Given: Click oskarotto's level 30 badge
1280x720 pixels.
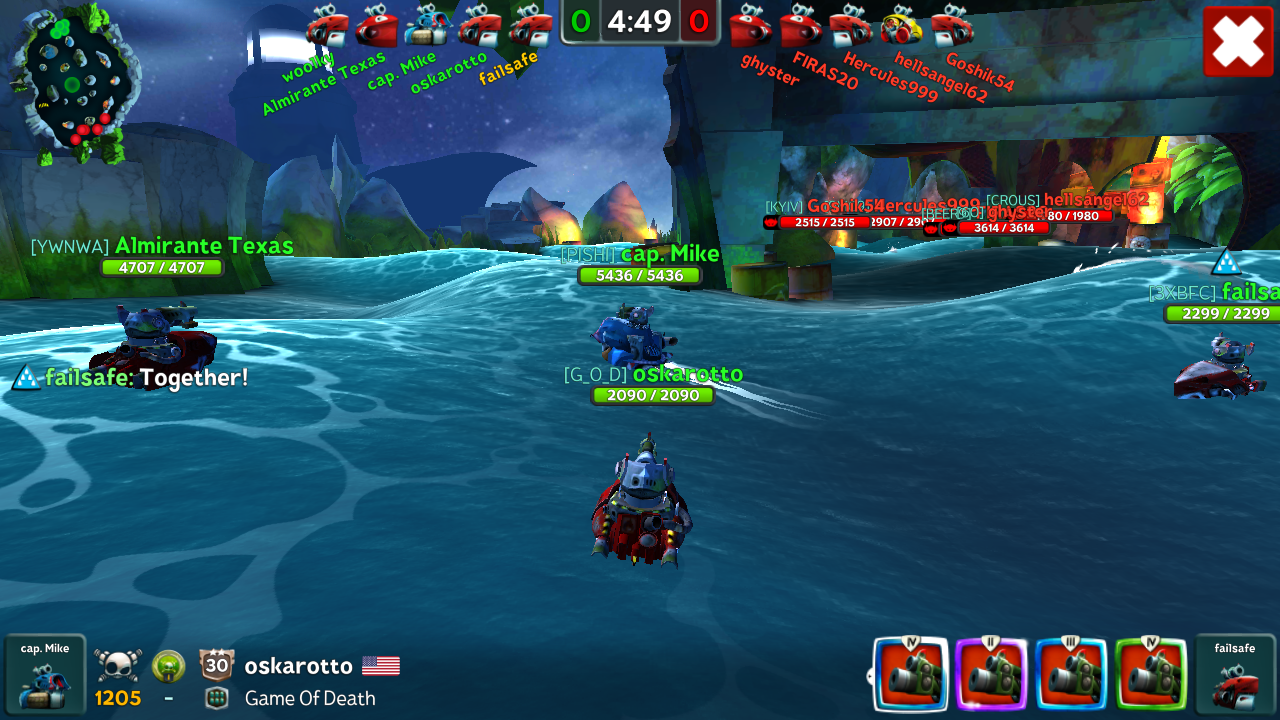Looking at the screenshot, I should coord(217,665).
